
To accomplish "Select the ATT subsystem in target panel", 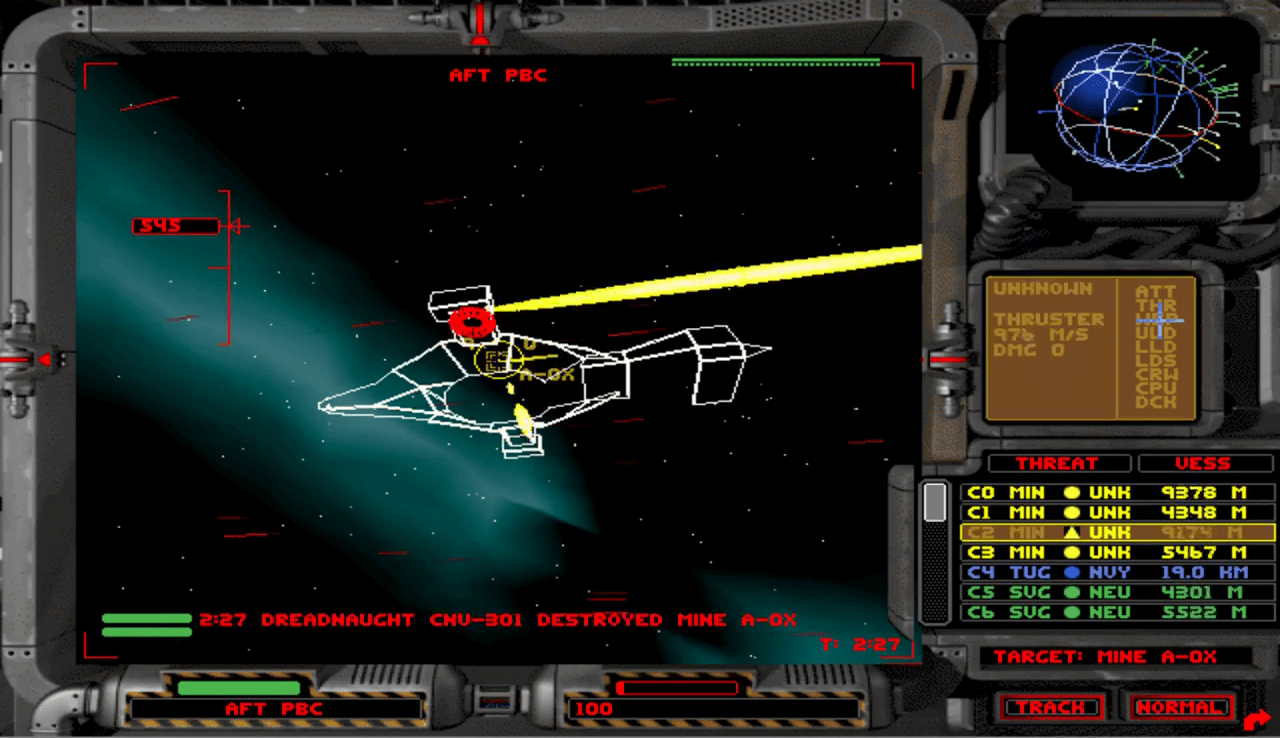I will [x=1156, y=292].
